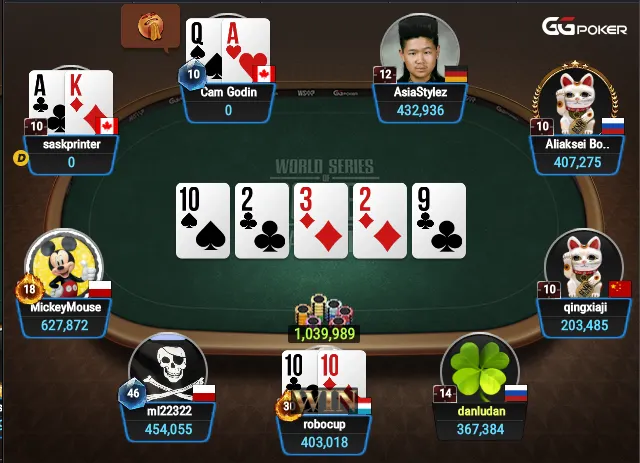
Task: Click saskprinter's name plate
Action: click(x=71, y=153)
